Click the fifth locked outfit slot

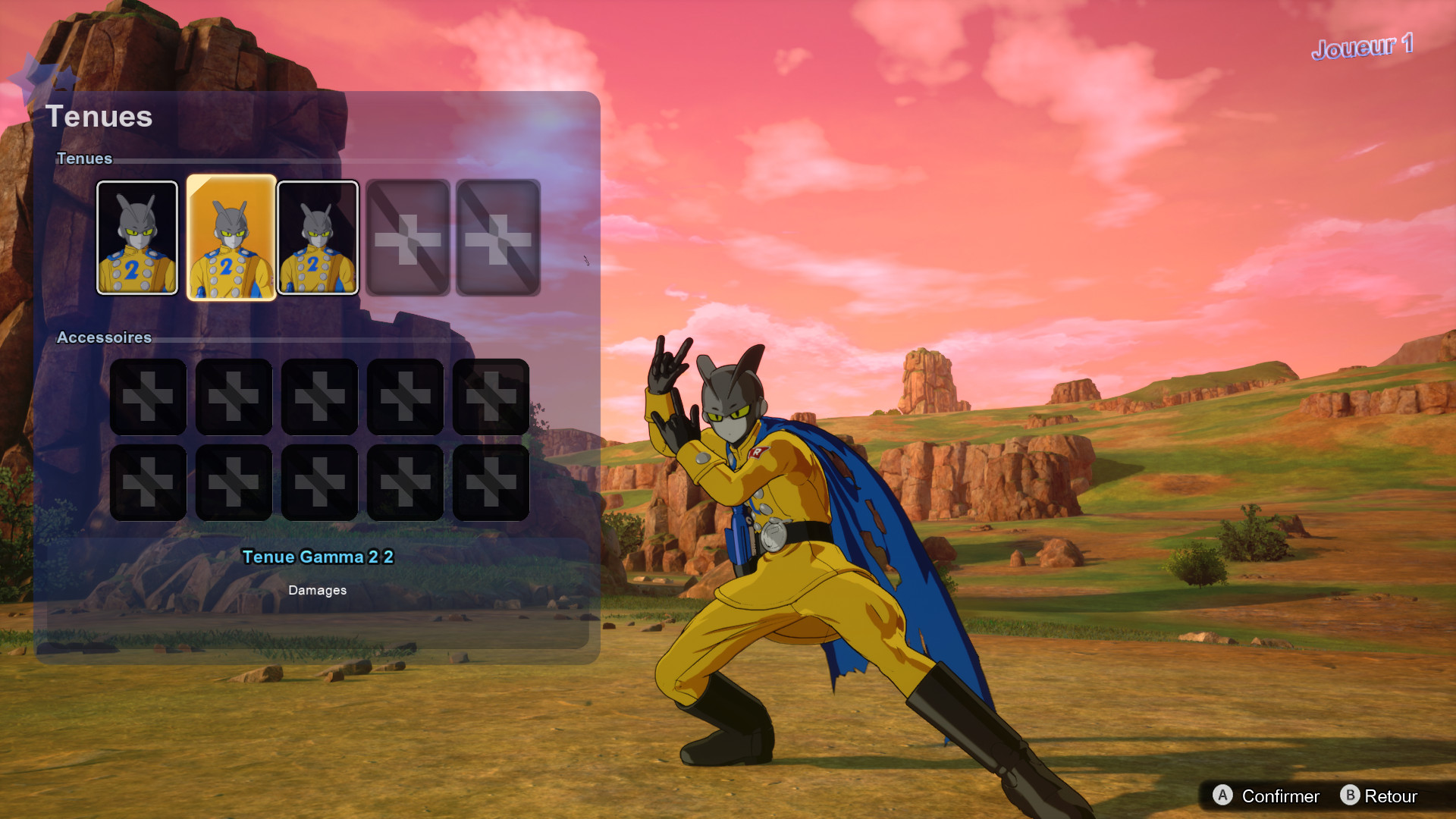[x=497, y=237]
